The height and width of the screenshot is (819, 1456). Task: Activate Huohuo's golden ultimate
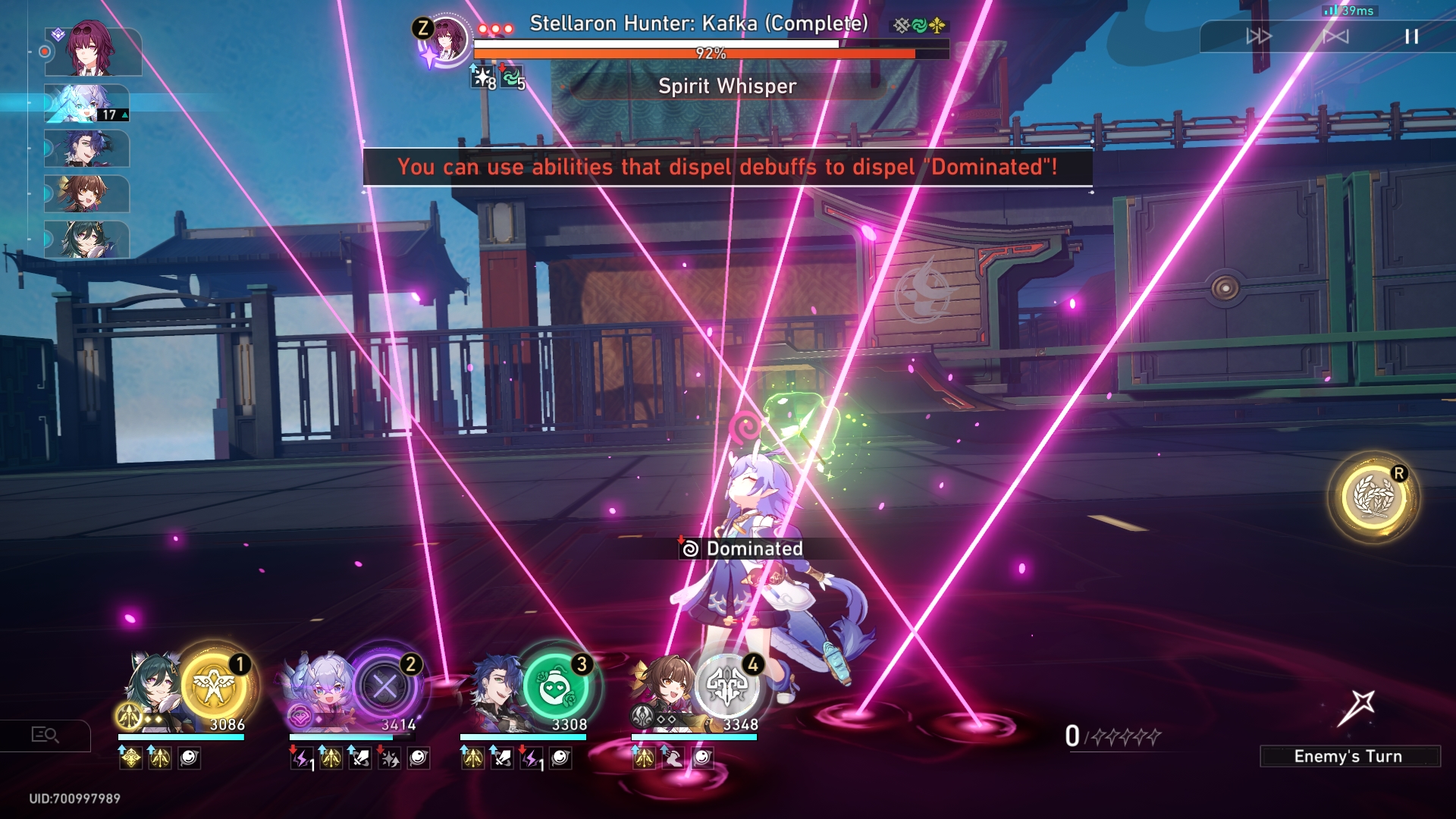coord(215,686)
